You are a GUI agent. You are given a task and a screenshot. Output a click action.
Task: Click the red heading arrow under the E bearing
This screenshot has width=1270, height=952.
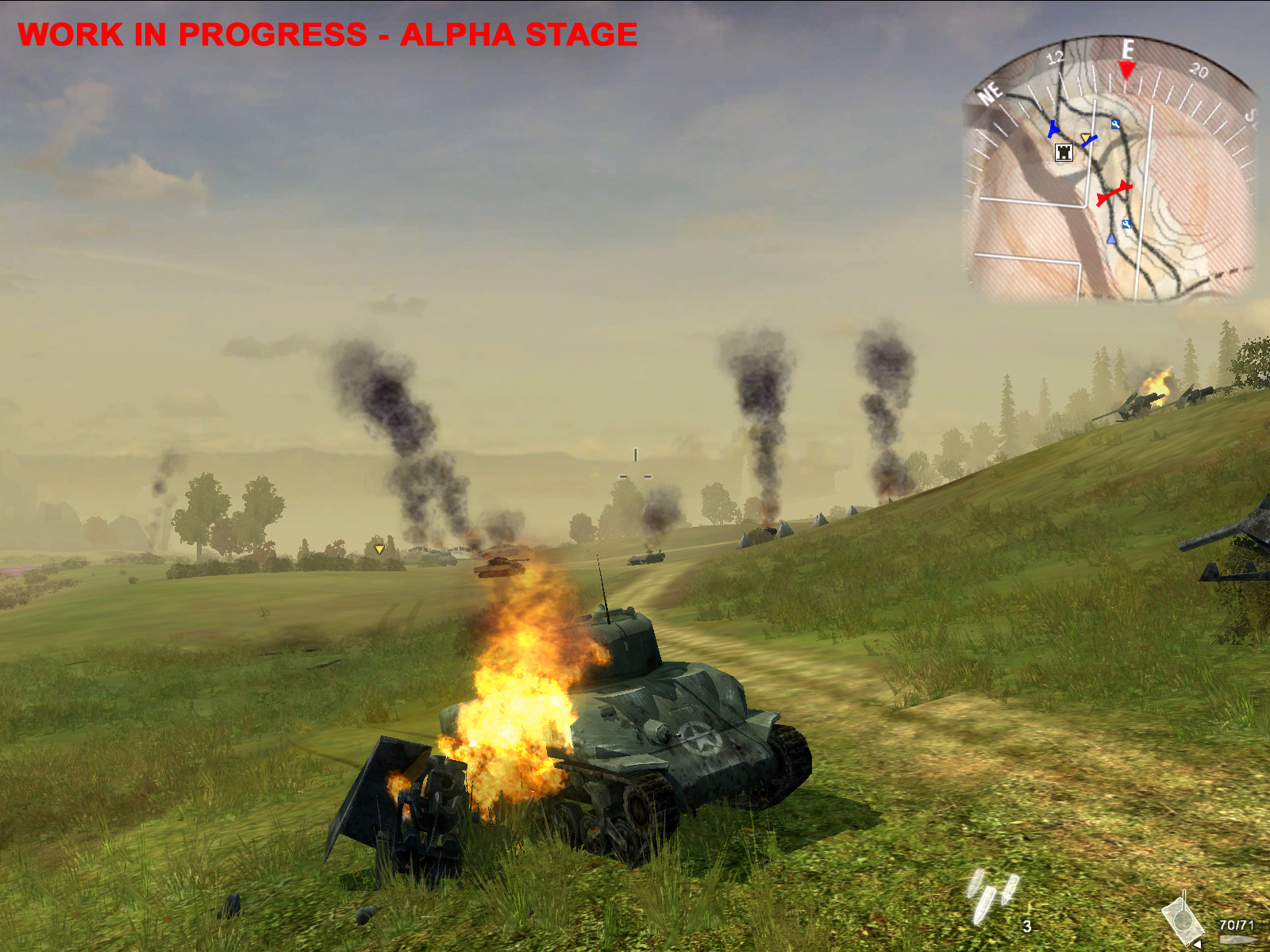tap(1126, 71)
